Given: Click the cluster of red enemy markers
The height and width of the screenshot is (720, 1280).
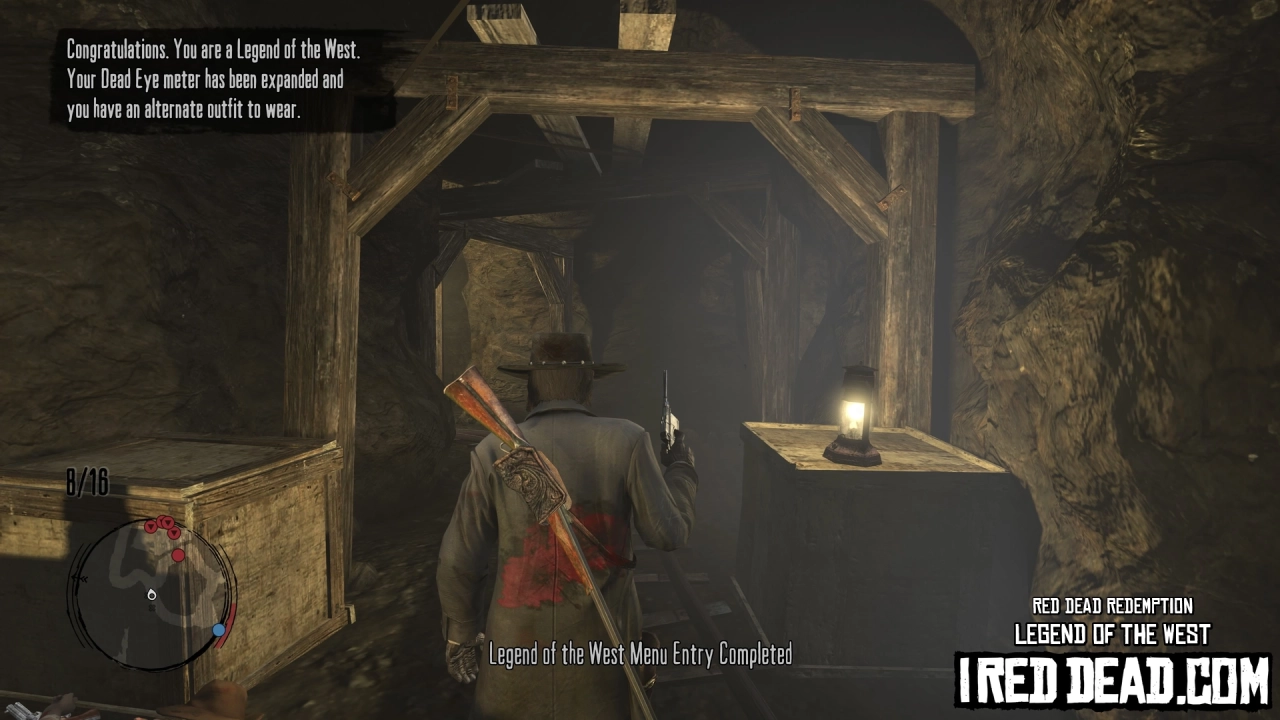Looking at the screenshot, I should [x=162, y=524].
